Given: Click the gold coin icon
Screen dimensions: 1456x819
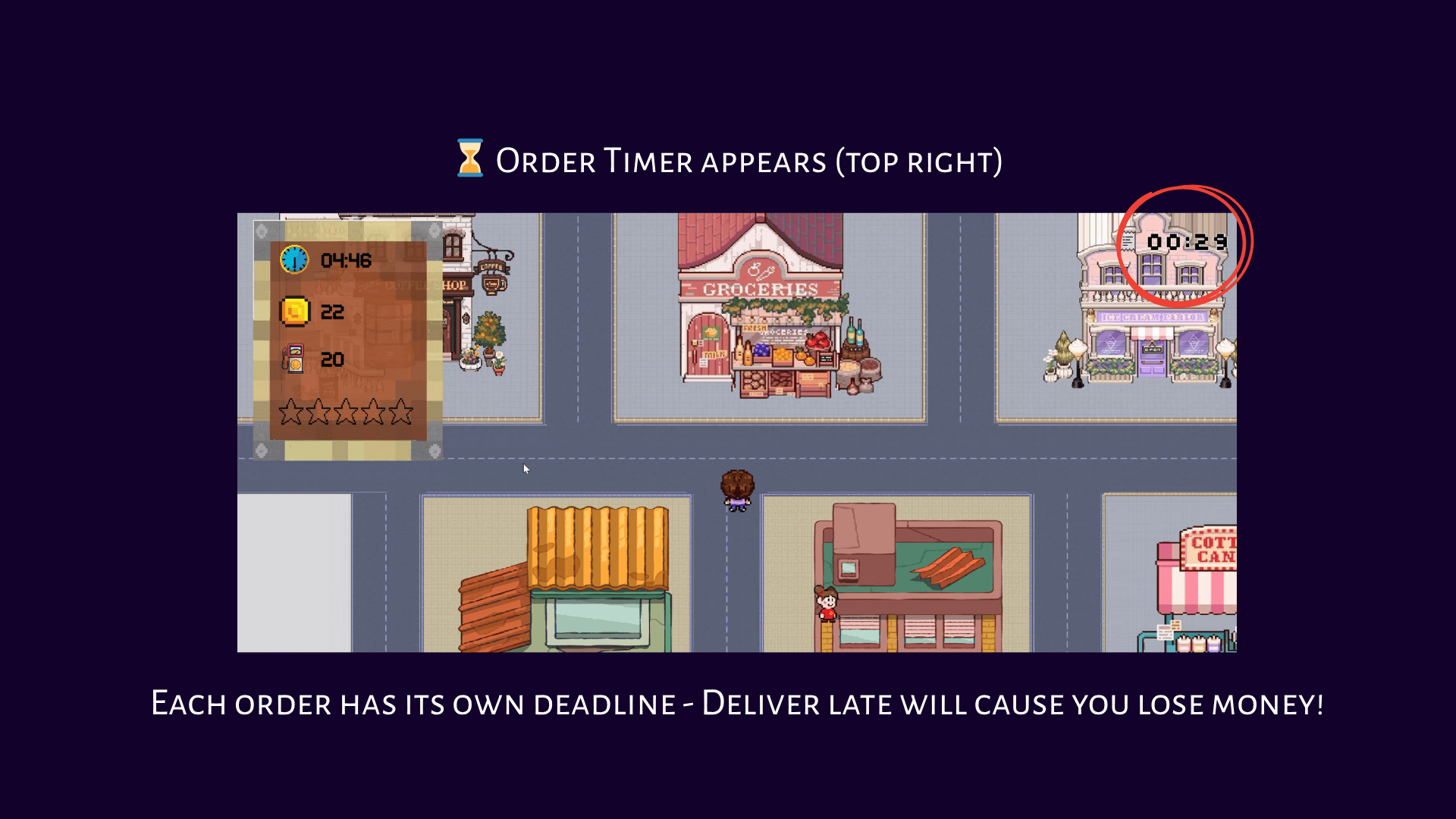Looking at the screenshot, I should click(x=295, y=311).
